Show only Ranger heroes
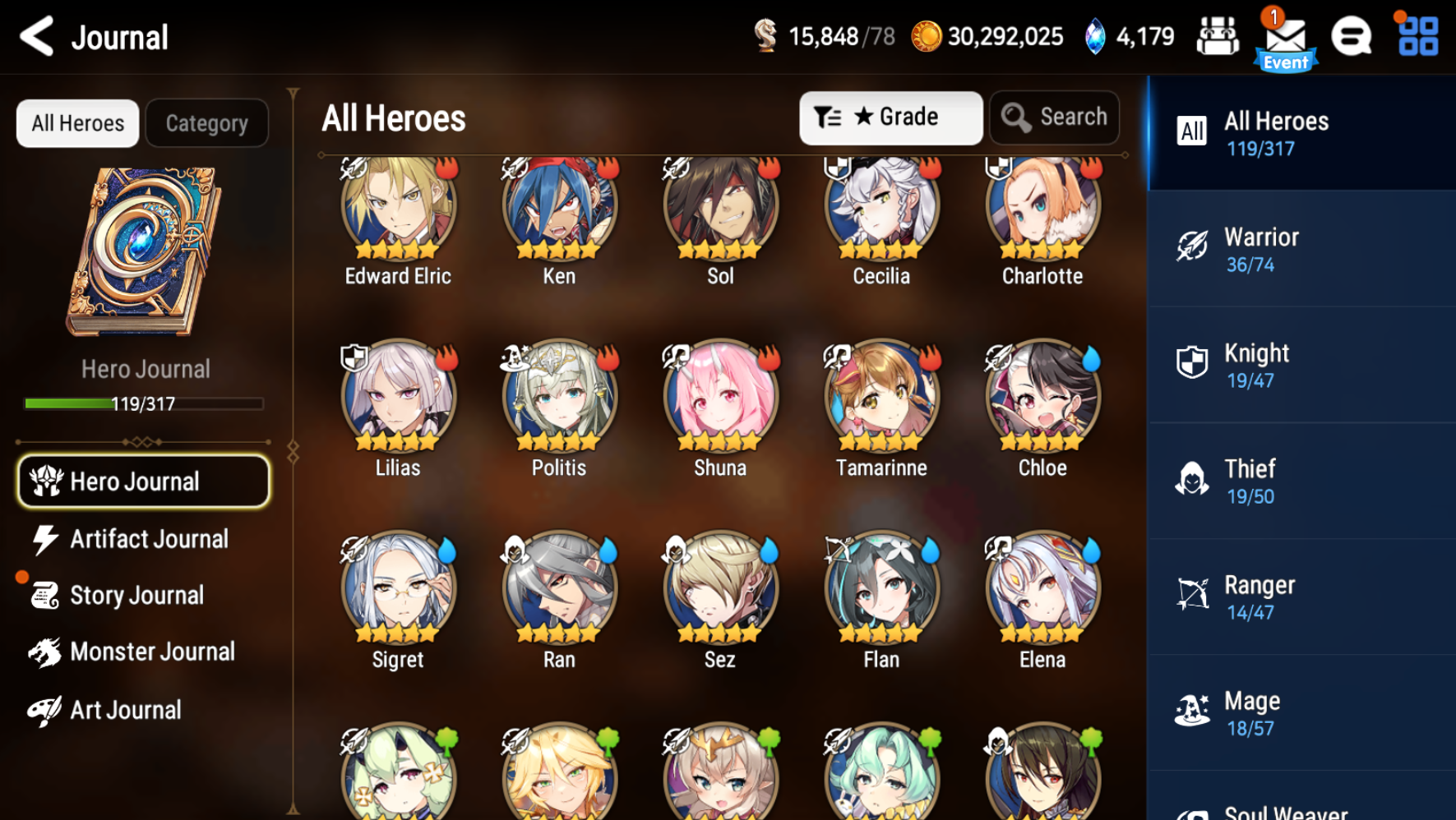1456x820 pixels. 1301,597
